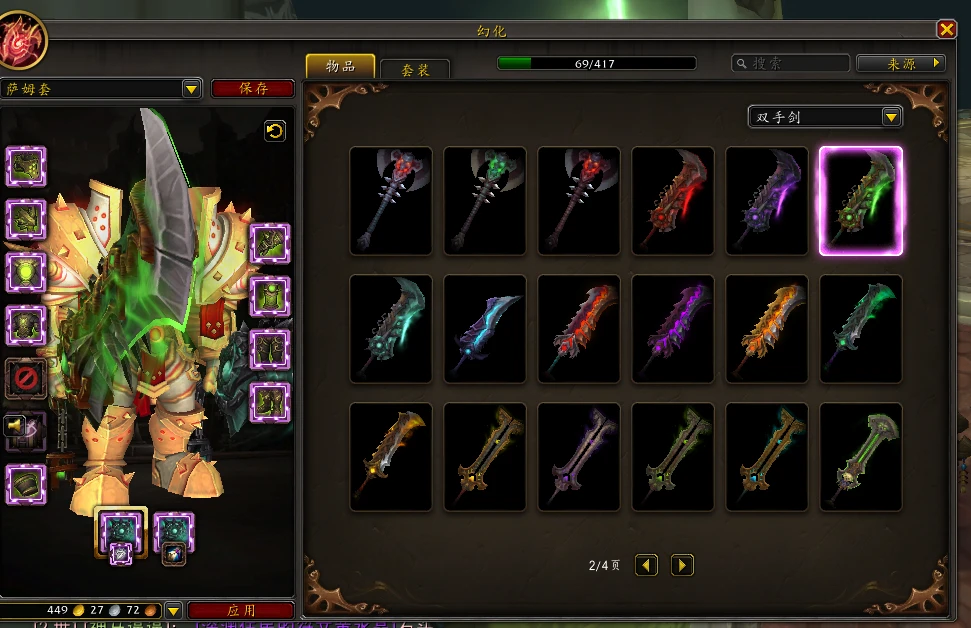The width and height of the screenshot is (971, 628).
Task: Click the 保存 save outfit button
Action: 253,88
